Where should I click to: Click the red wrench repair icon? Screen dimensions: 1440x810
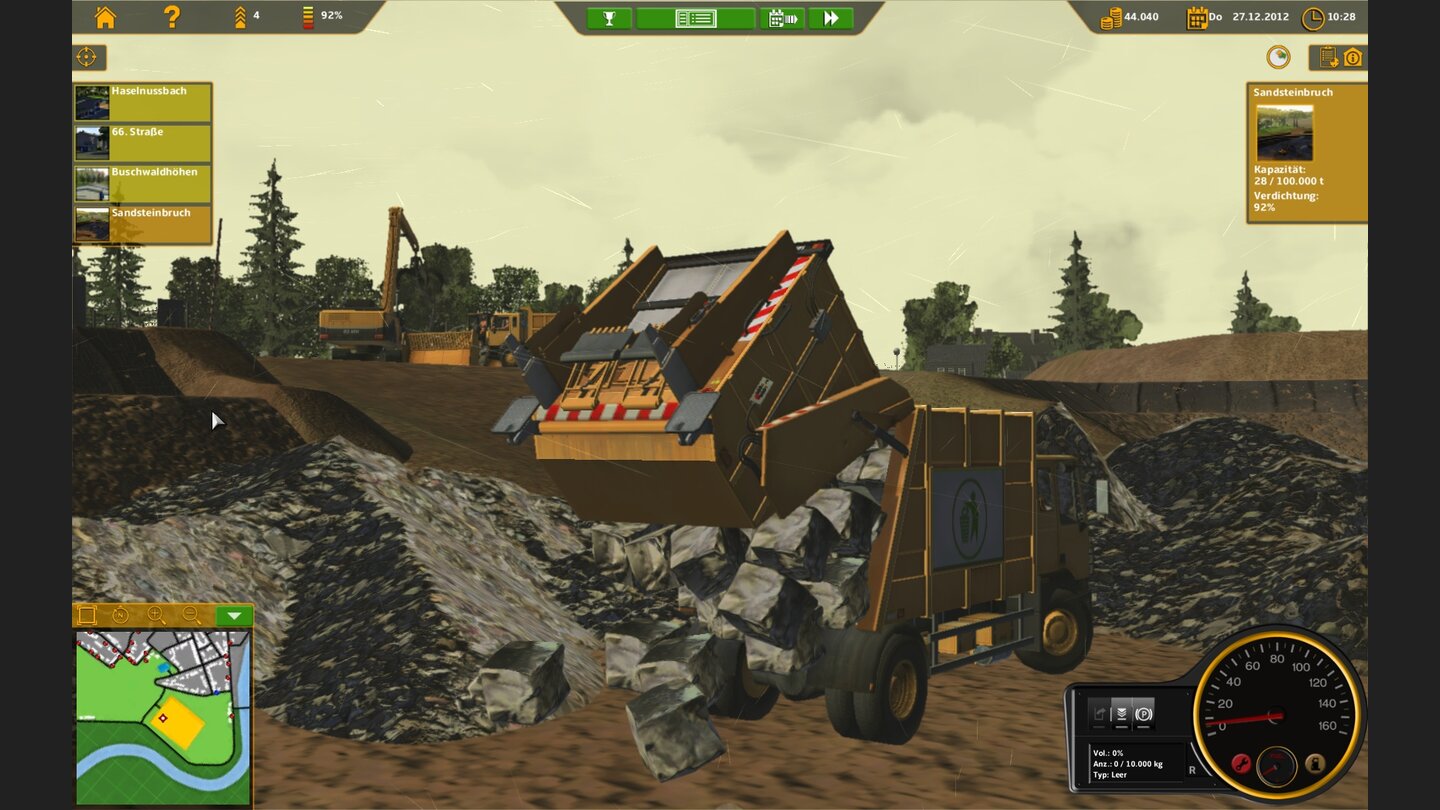tap(1240, 763)
